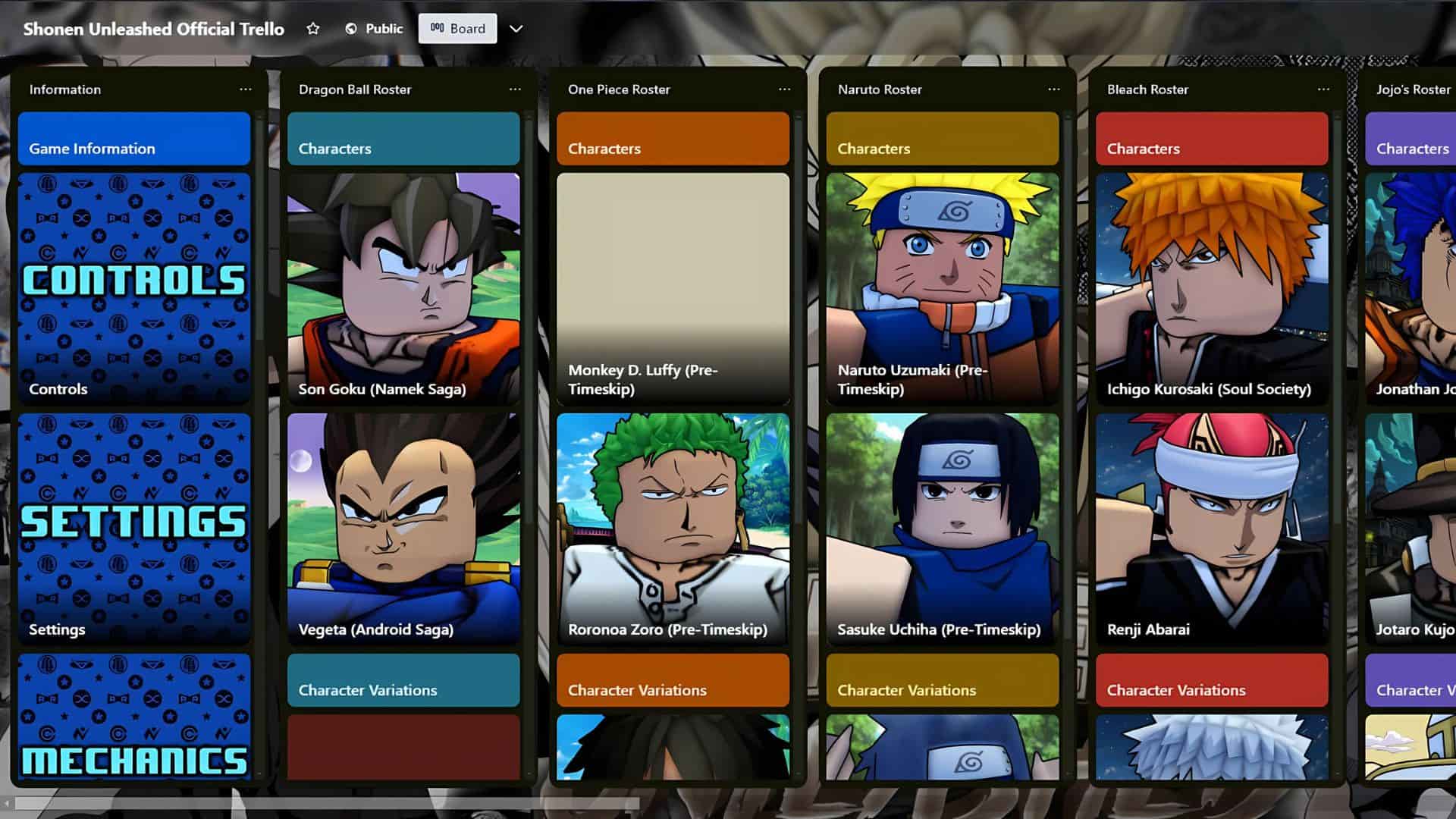Click the Public visibility globe icon

pos(350,28)
